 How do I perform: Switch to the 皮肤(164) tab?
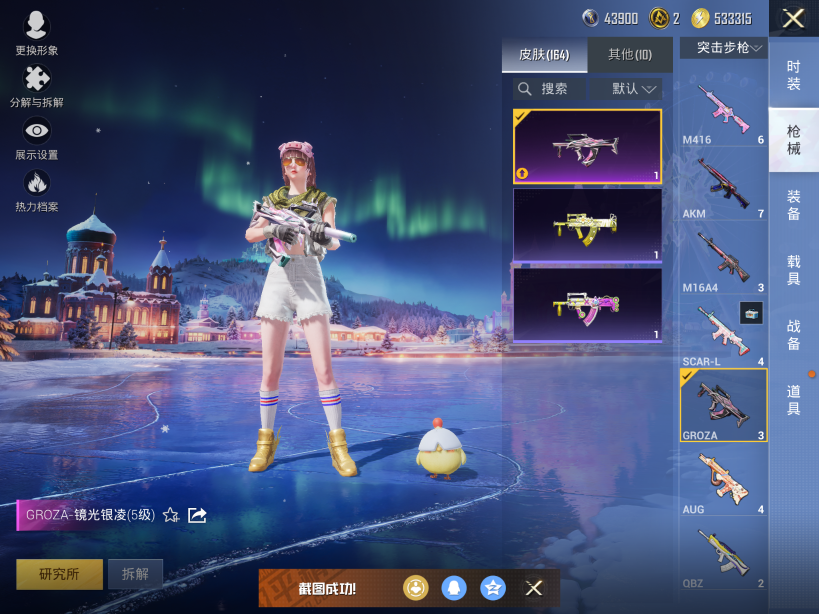(x=544, y=55)
